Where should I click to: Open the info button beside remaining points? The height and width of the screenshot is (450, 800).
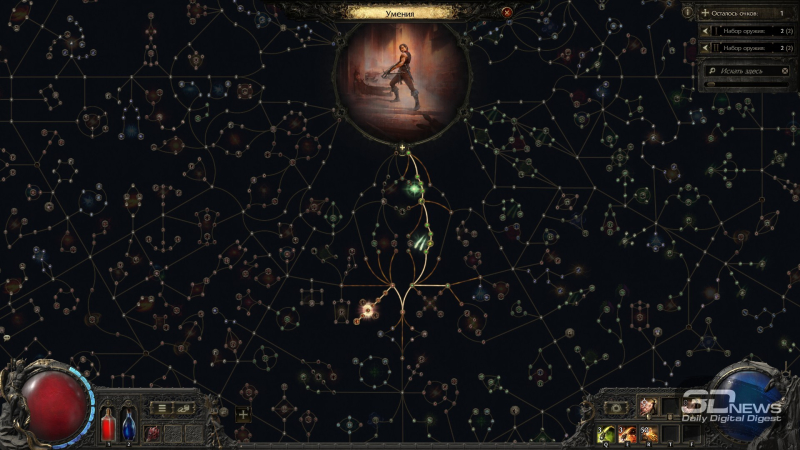[x=687, y=12]
